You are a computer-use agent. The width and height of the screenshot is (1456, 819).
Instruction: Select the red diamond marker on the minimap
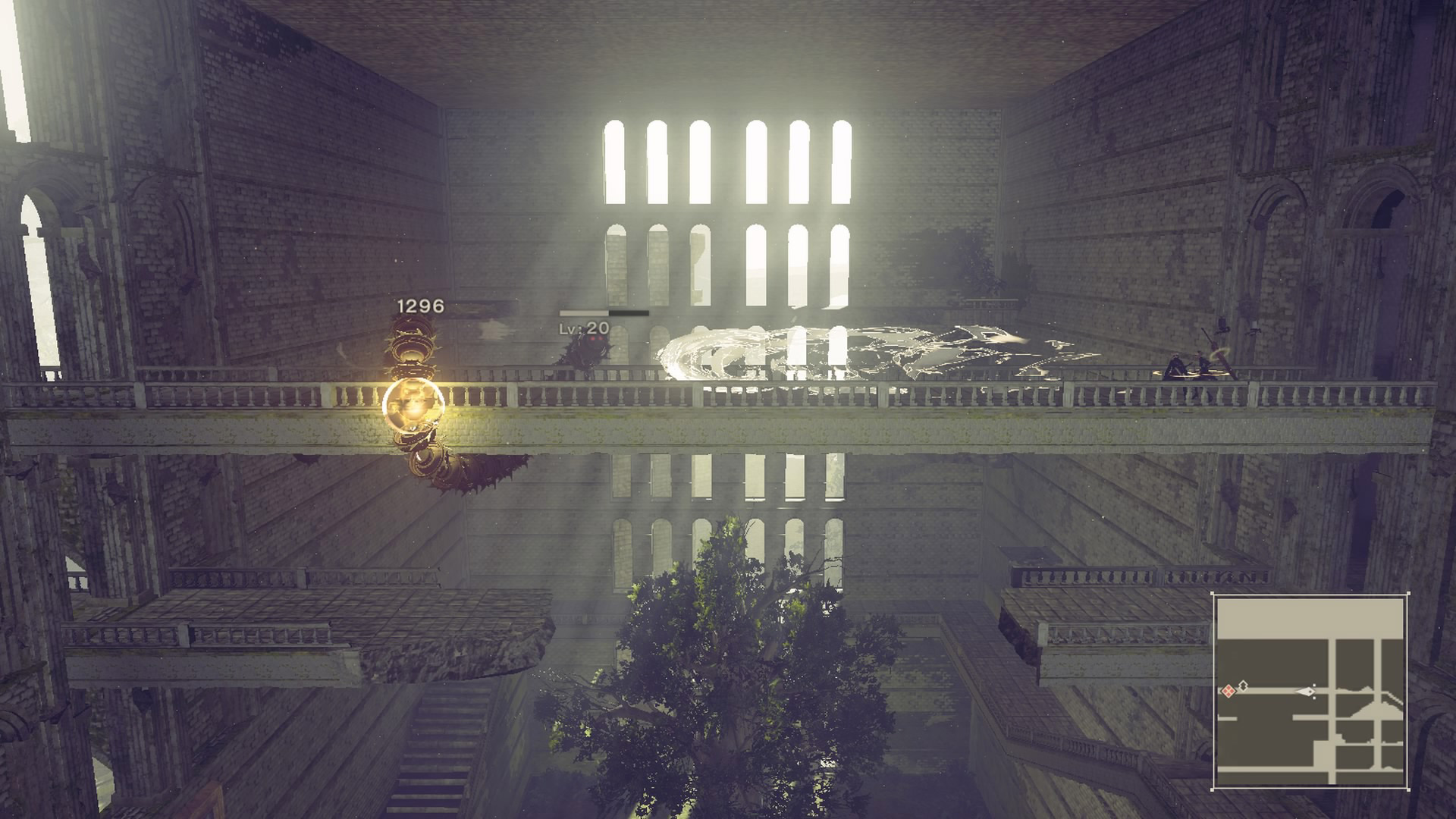1228,691
